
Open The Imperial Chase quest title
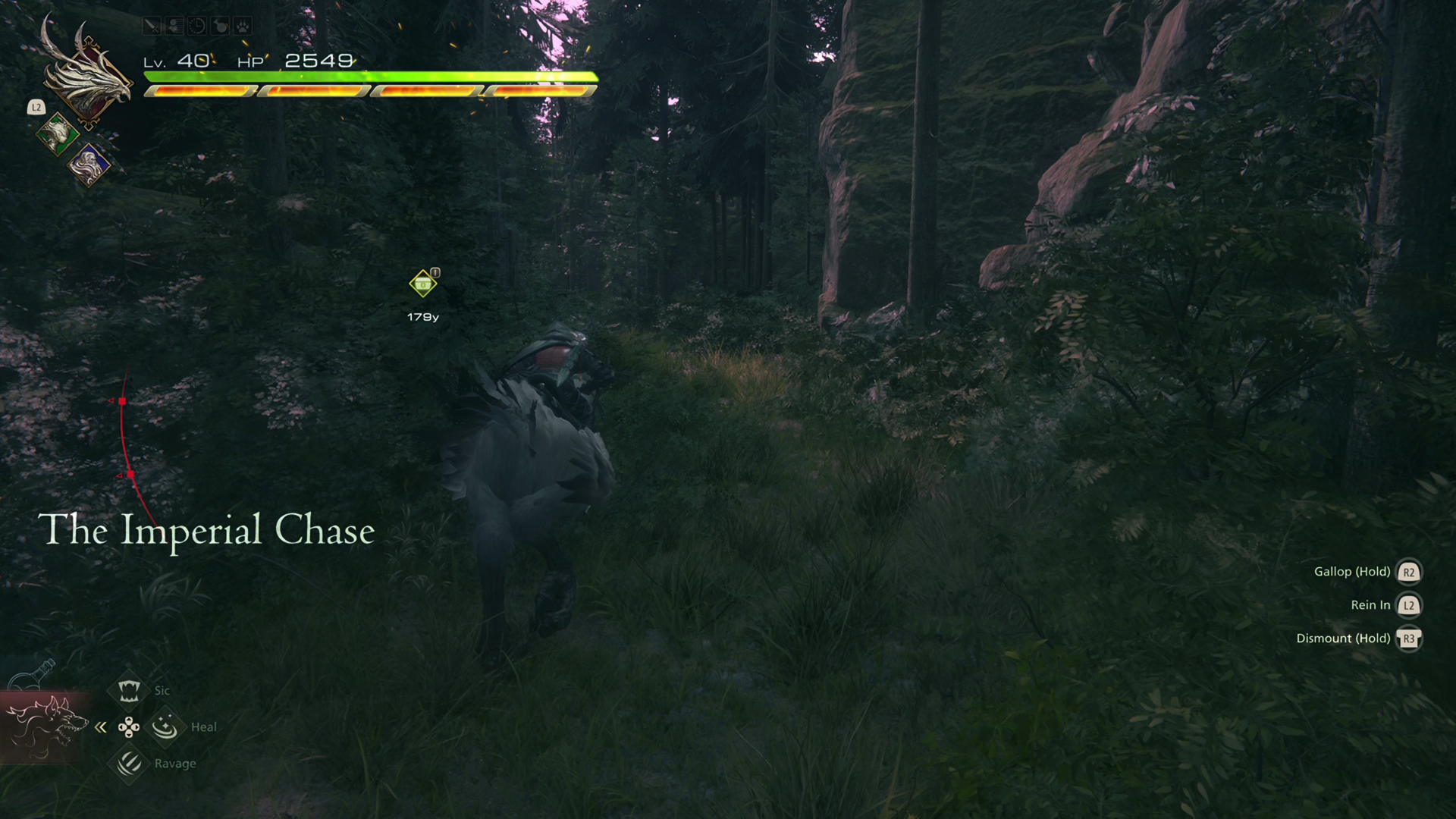[x=206, y=529]
